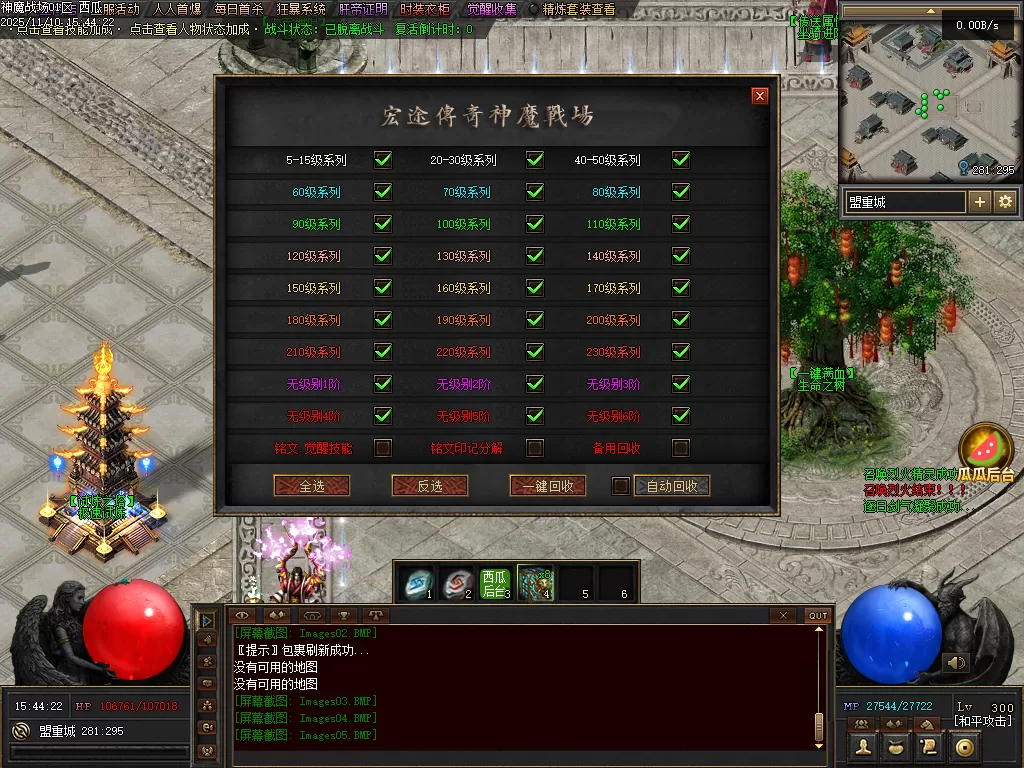
Task: Toggle the 100级系列 checkbox
Action: pyautogui.click(x=535, y=224)
